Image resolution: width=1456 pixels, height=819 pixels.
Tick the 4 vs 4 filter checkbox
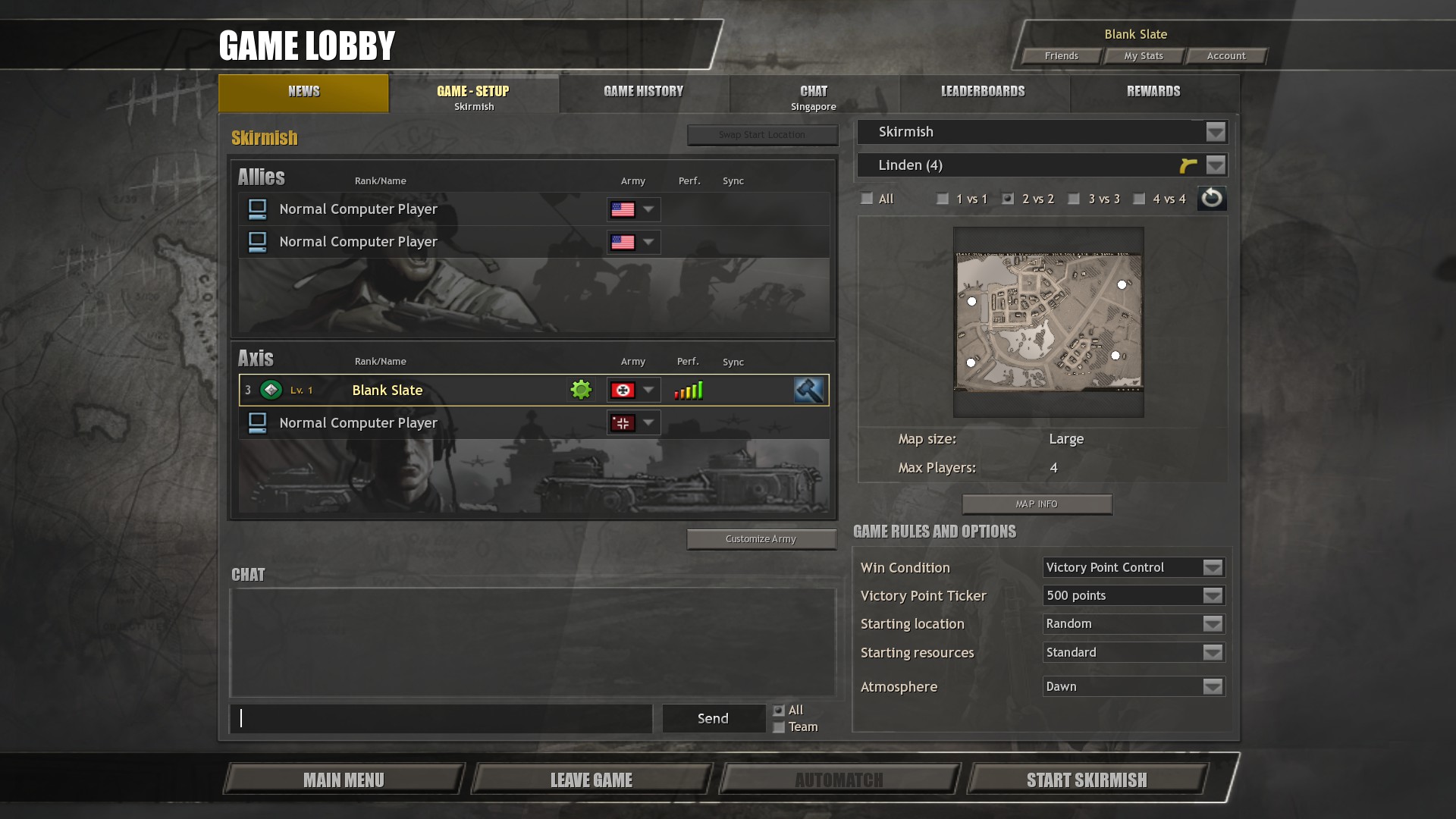coord(1139,199)
